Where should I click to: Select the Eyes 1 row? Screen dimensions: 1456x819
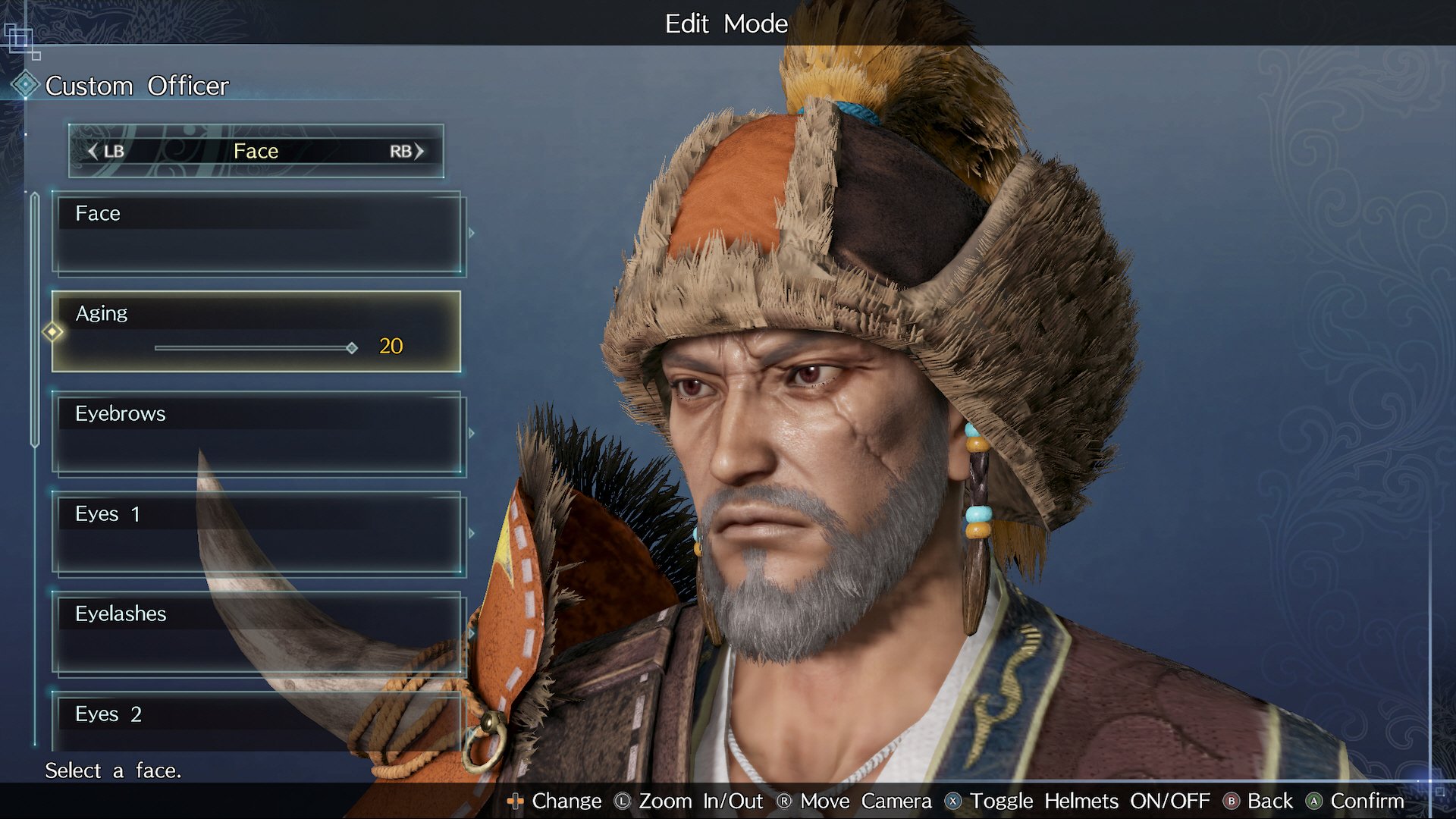click(258, 533)
